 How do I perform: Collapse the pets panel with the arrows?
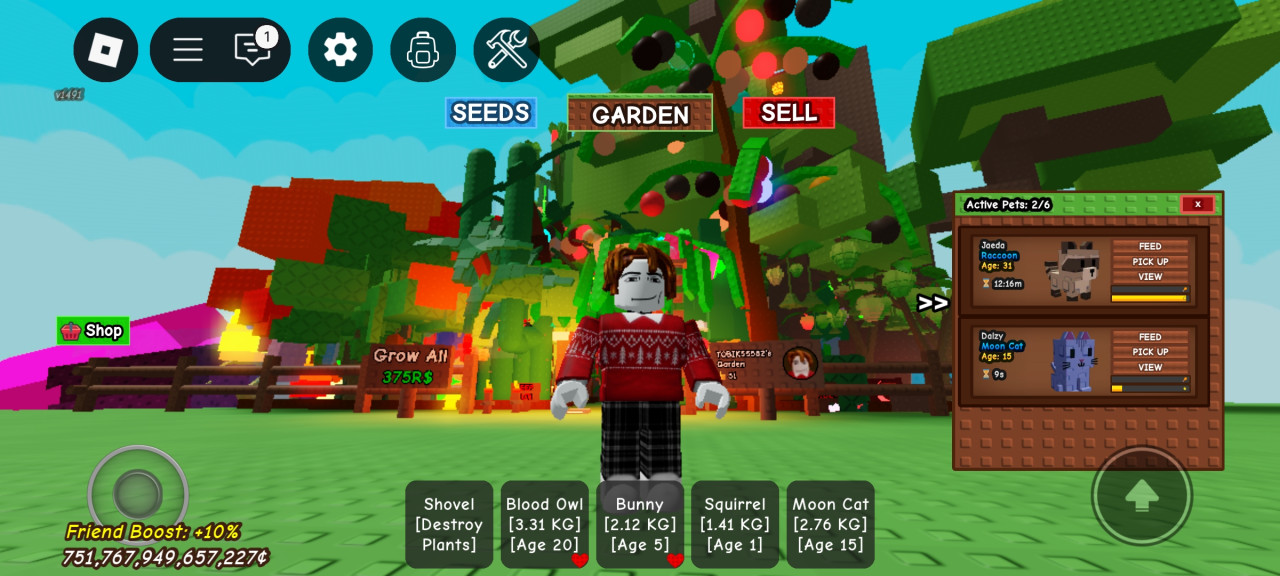click(x=932, y=303)
